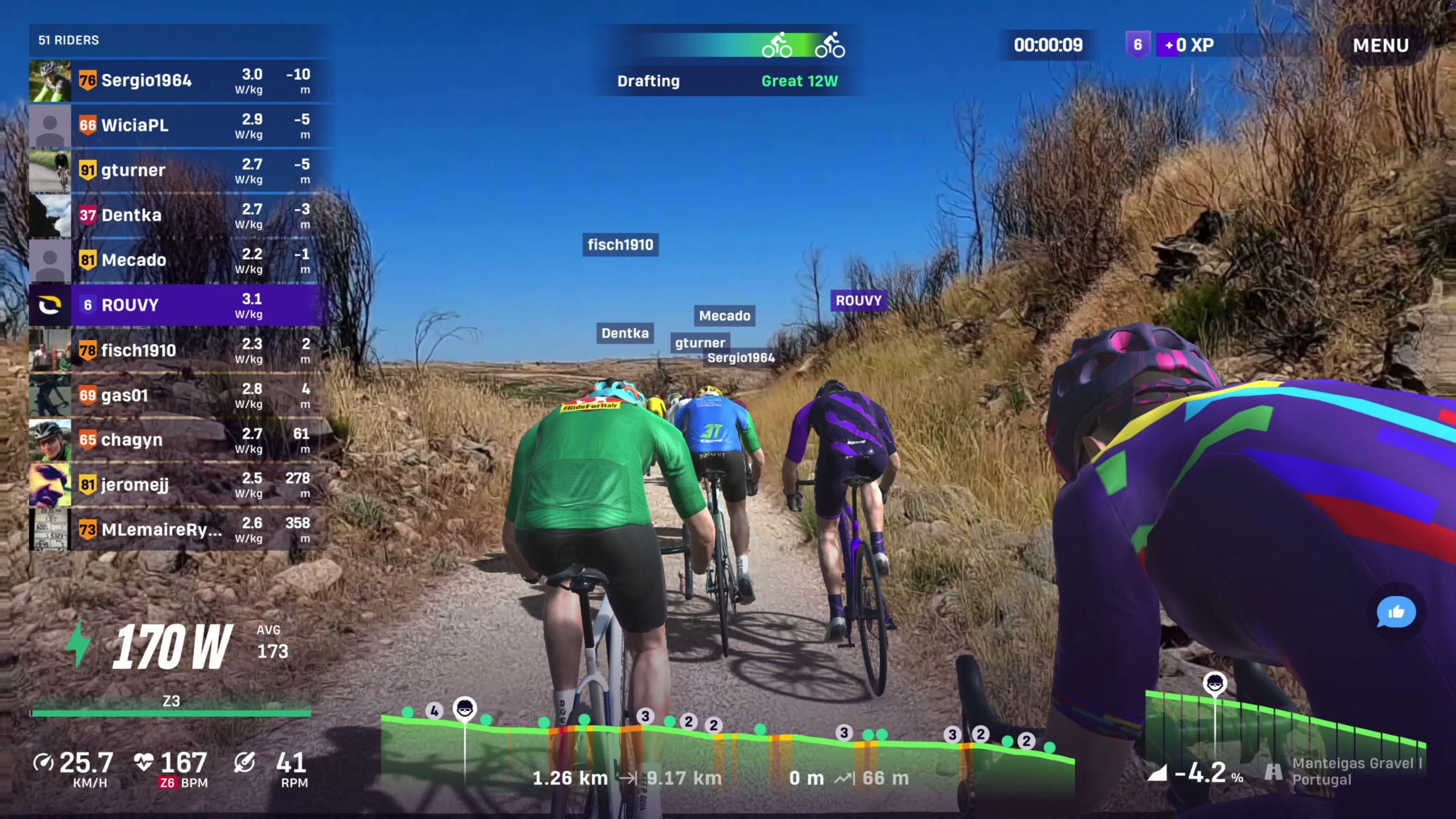Select WiciaPL in the rider list

pyautogui.click(x=181, y=126)
